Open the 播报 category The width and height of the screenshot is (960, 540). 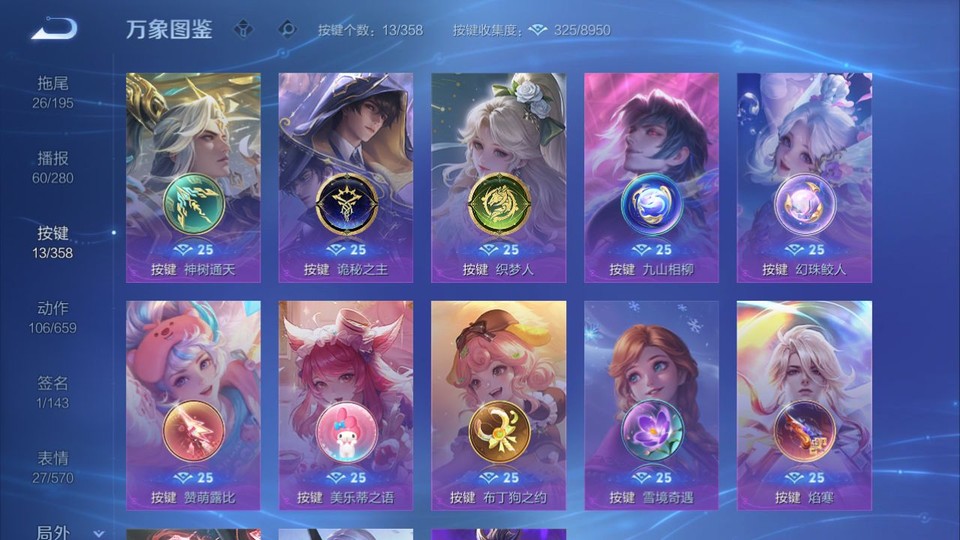(54, 167)
